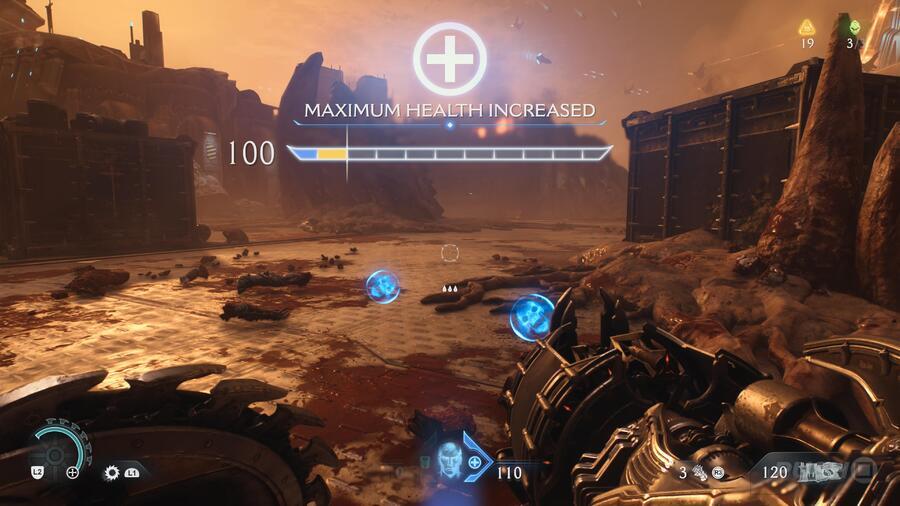Screen dimensions: 900x506
Task: Select the green secrets counter icon
Action: [853, 27]
